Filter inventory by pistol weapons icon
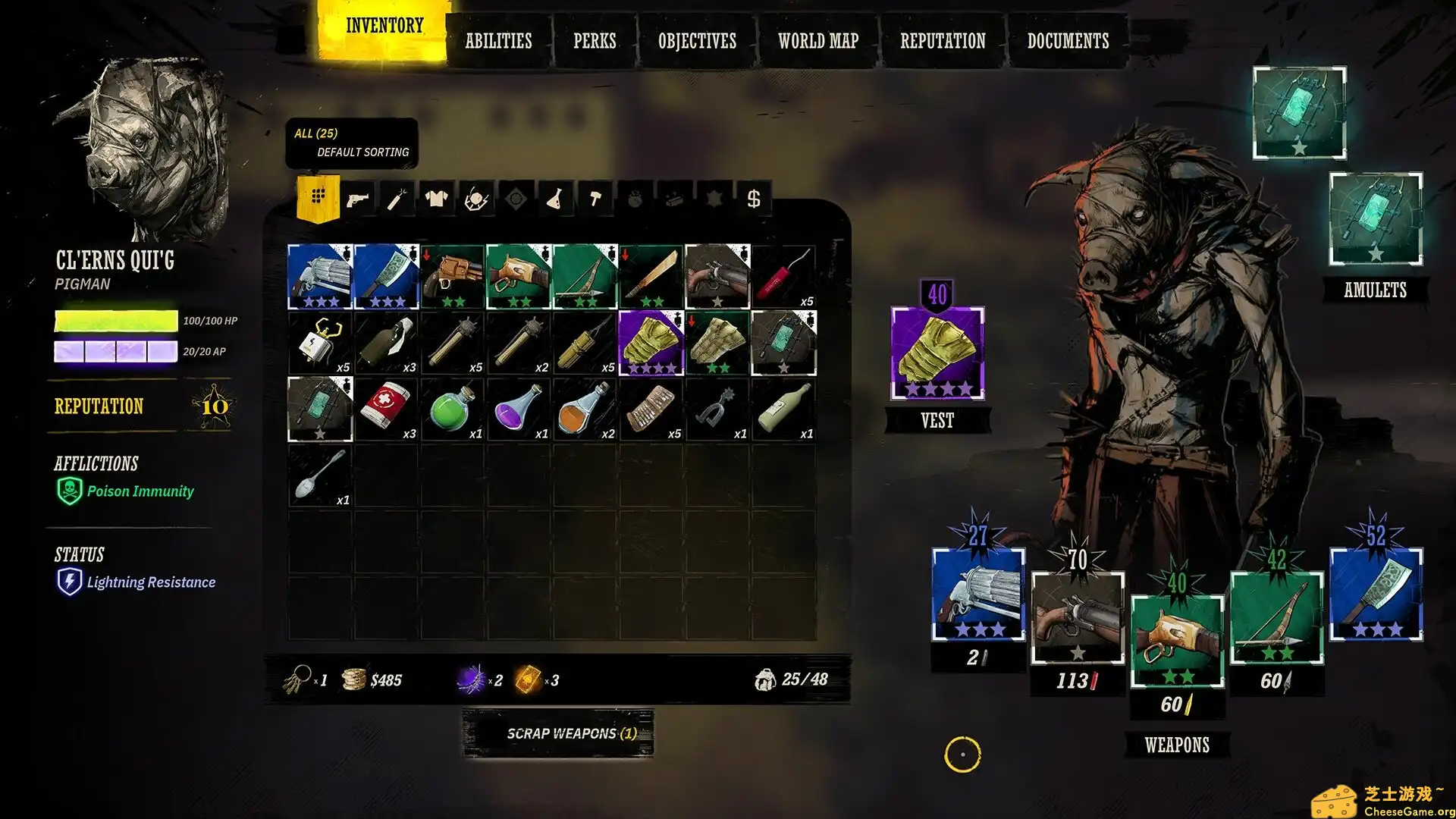1456x819 pixels. click(357, 199)
